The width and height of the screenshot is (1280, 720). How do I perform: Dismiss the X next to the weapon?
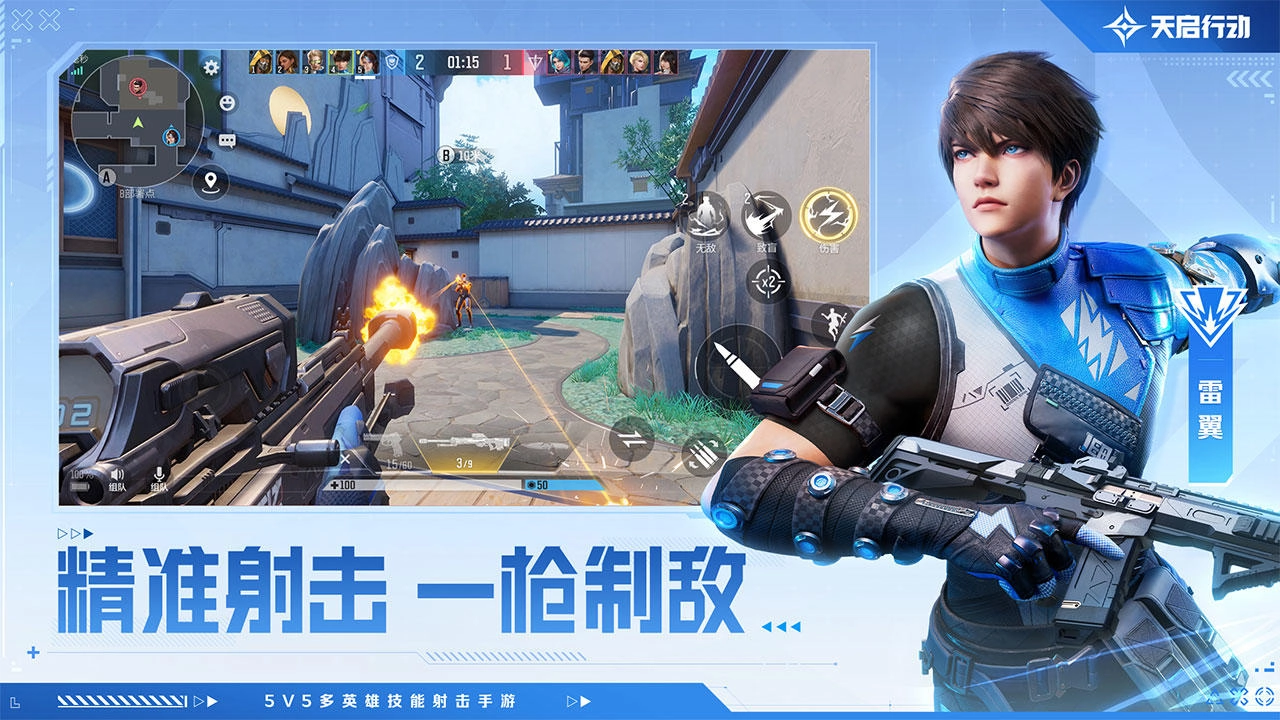coord(345,459)
